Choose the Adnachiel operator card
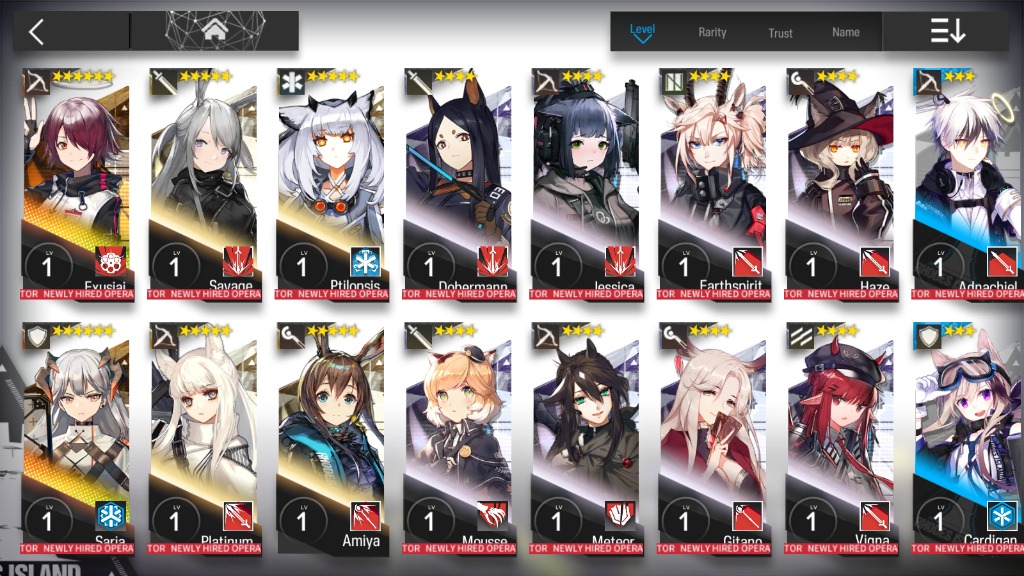The width and height of the screenshot is (1024, 576). point(967,180)
